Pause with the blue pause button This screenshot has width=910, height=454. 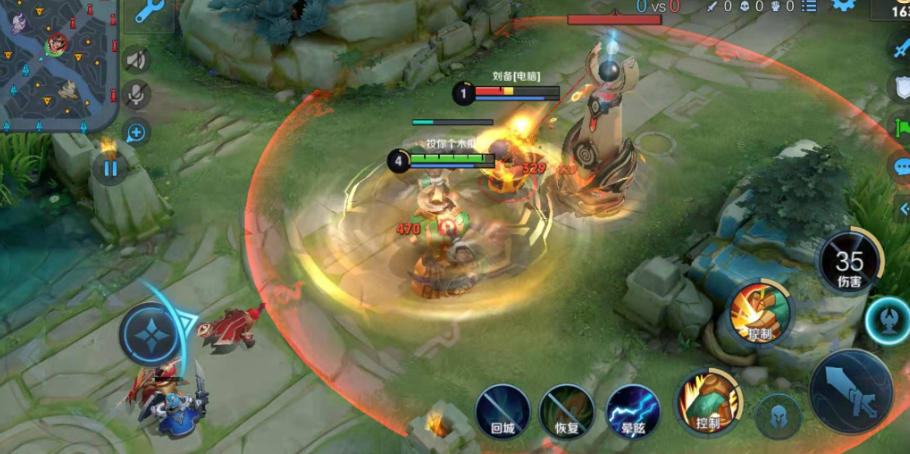tap(110, 168)
